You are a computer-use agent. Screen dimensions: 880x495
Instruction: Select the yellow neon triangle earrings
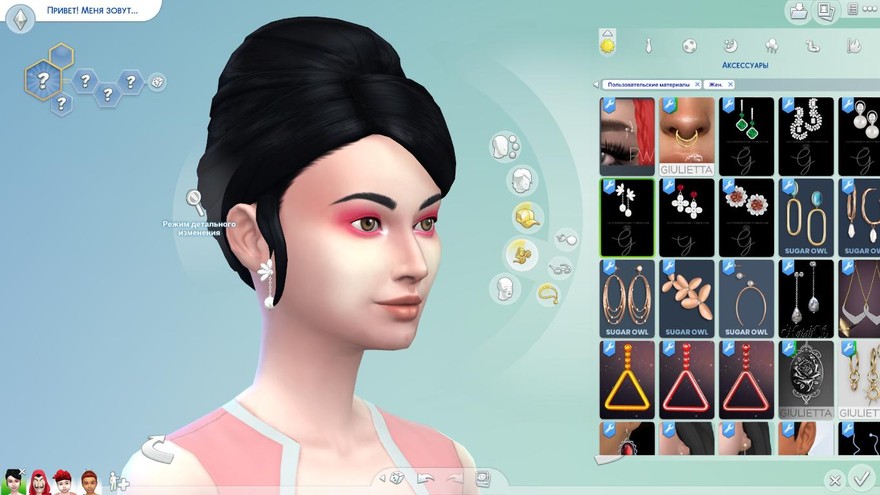tap(627, 379)
